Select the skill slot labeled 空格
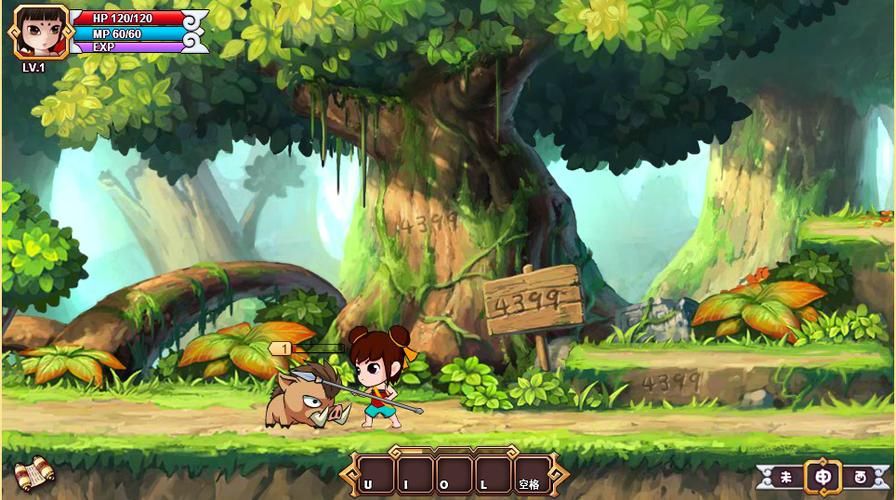896x500 pixels. coord(531,474)
